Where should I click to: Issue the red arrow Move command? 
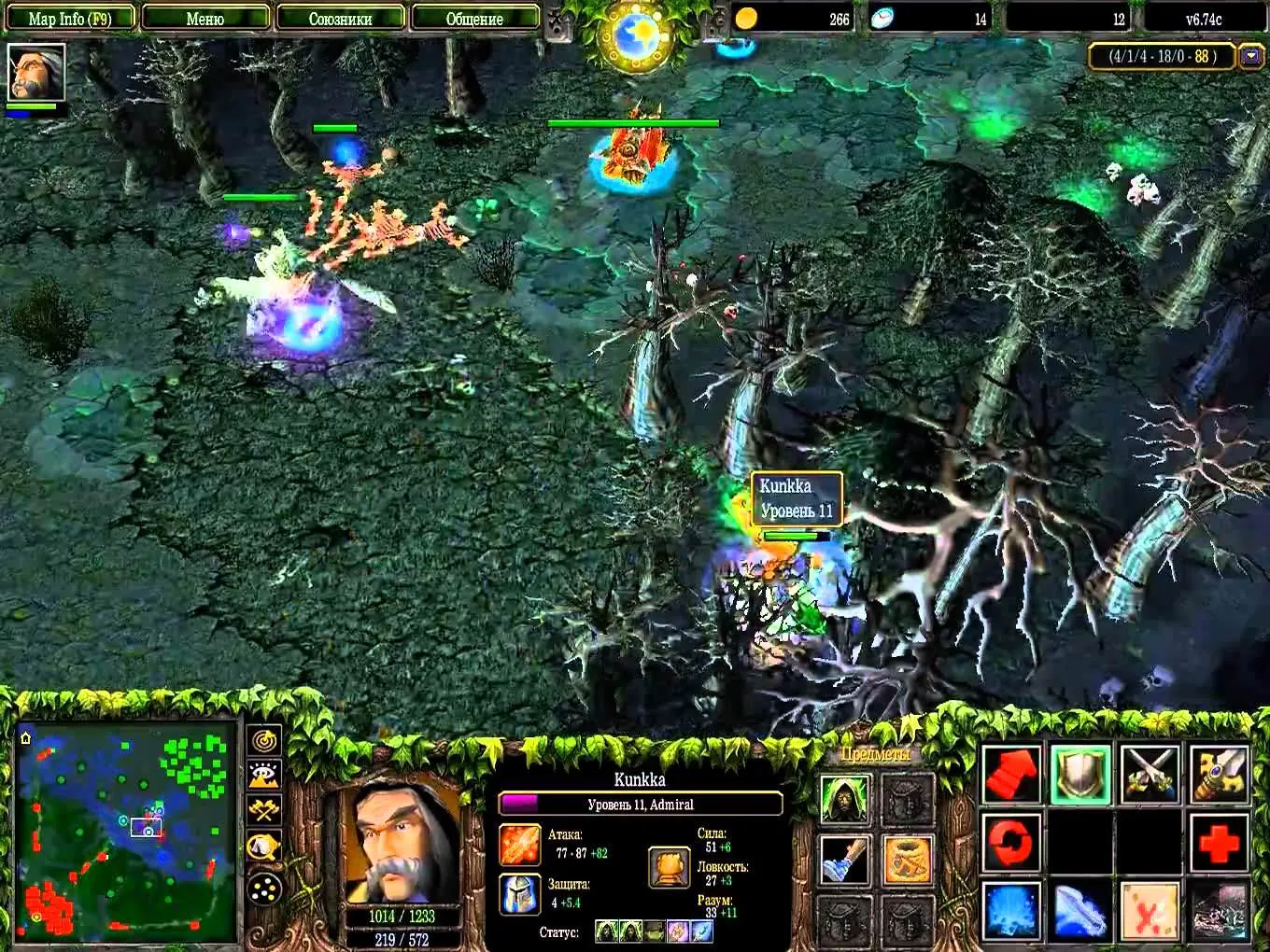coord(1012,775)
